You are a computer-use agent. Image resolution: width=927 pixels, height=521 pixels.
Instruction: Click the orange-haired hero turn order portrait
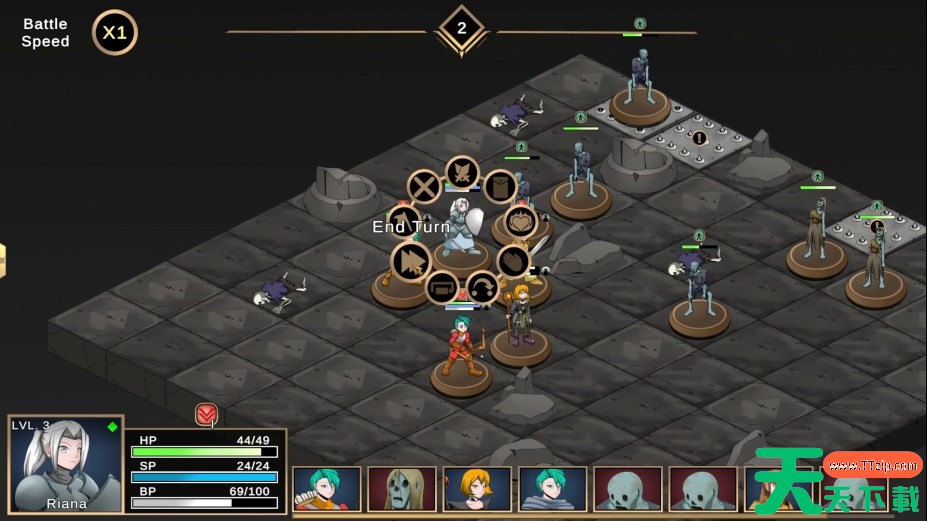point(477,489)
